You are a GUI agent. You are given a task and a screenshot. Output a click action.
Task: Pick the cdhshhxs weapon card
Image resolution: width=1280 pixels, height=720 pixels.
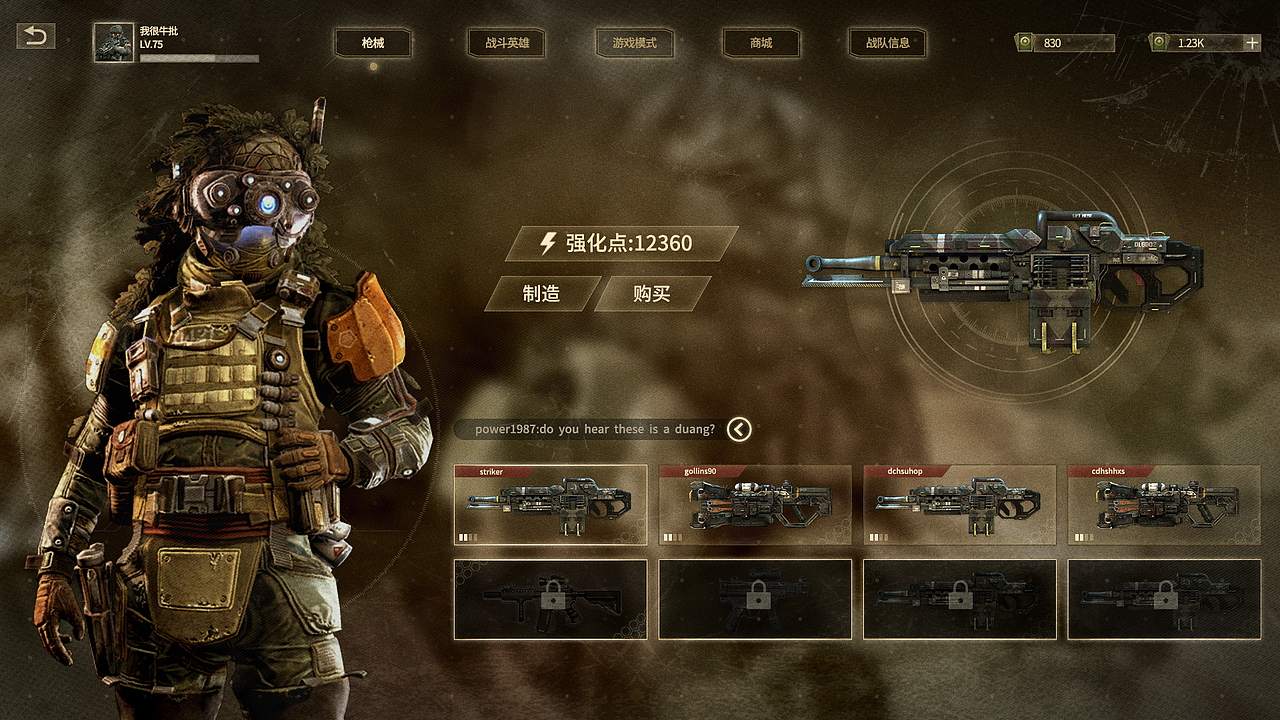[1164, 505]
